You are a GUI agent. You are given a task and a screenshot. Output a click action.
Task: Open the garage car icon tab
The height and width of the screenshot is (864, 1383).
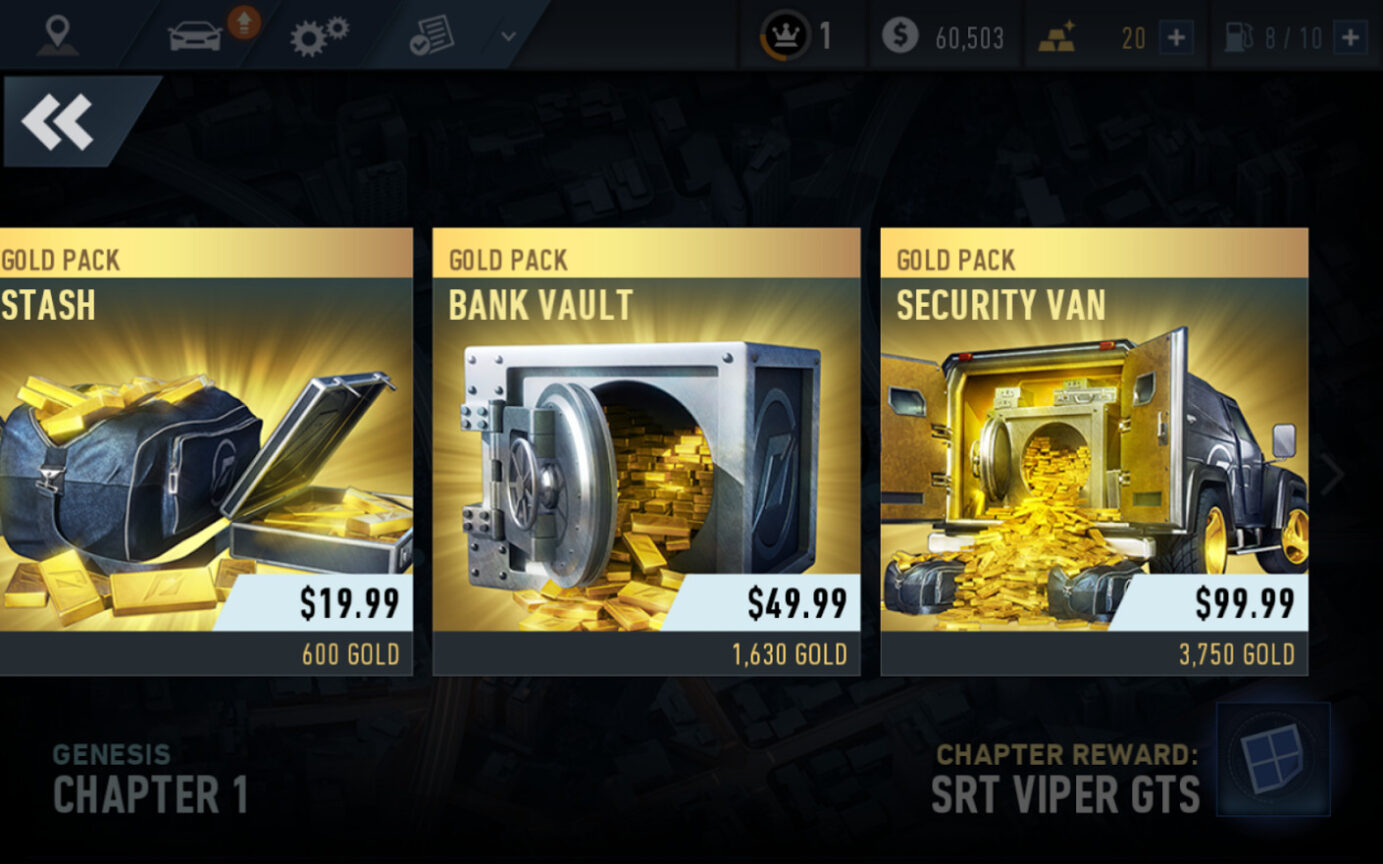[196, 36]
